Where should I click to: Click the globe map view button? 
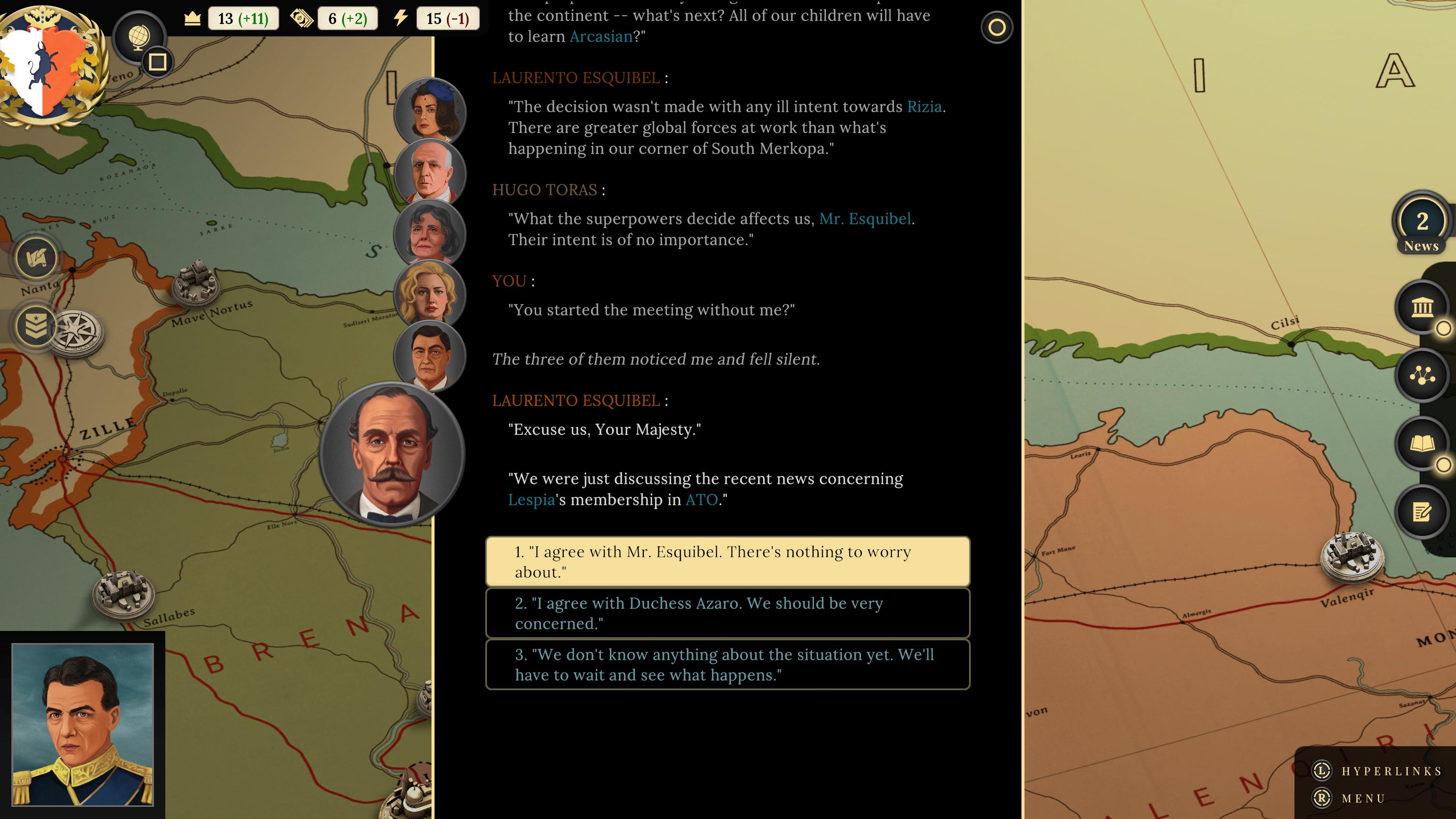click(x=138, y=37)
